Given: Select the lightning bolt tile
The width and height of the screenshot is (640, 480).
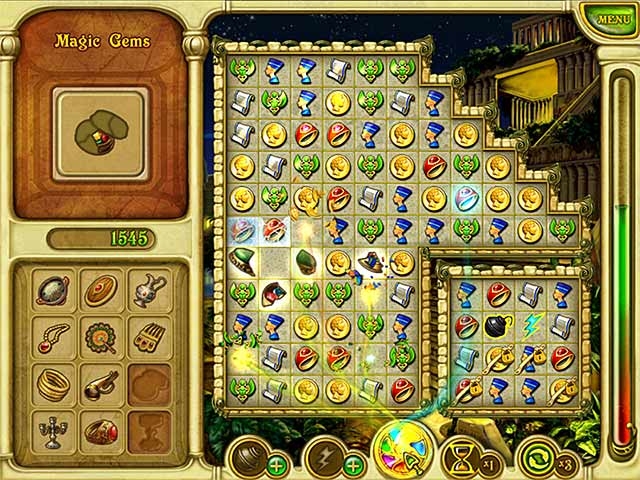Looking at the screenshot, I should tap(530, 326).
